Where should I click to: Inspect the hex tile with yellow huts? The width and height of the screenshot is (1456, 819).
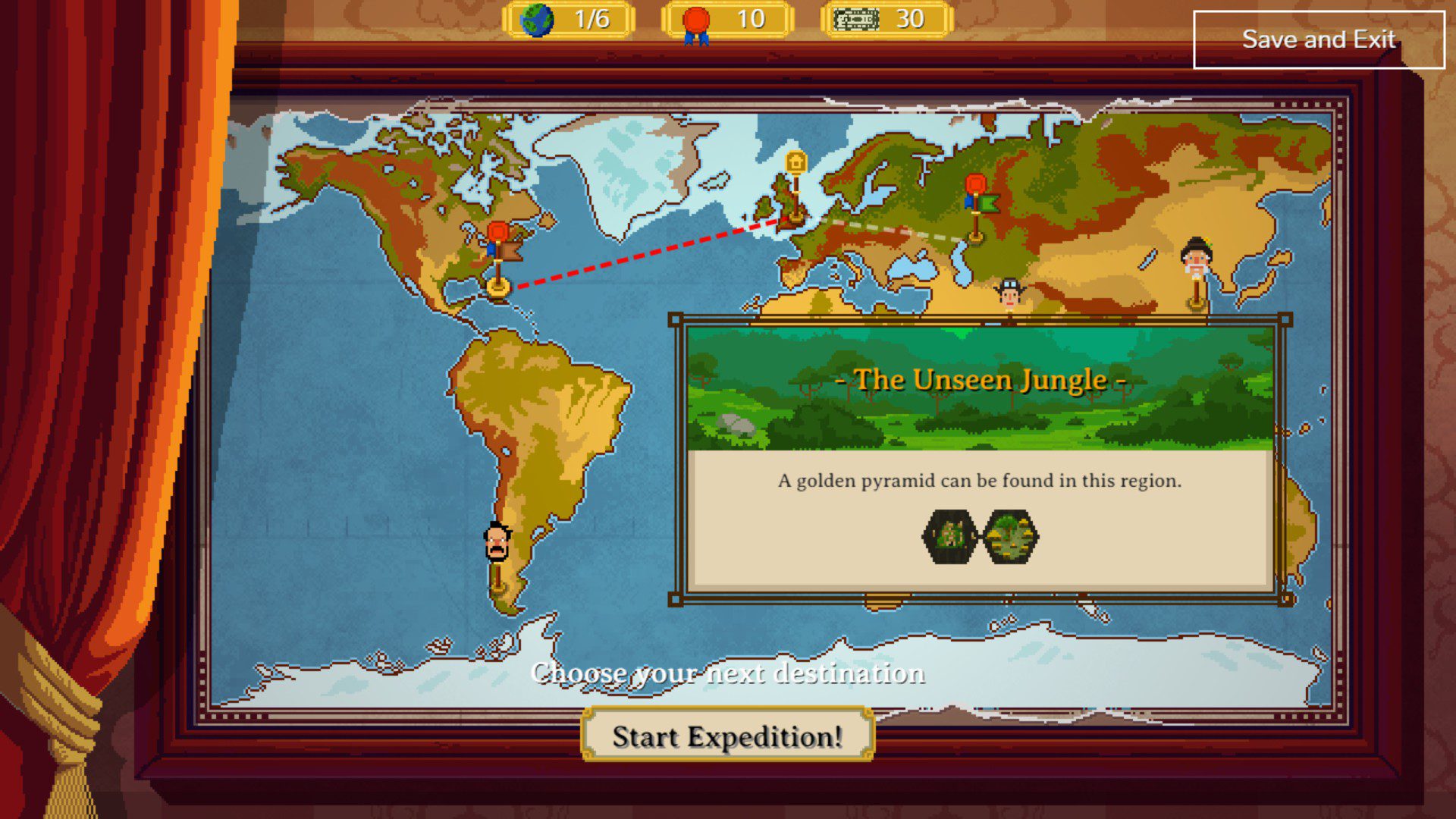click(1011, 536)
